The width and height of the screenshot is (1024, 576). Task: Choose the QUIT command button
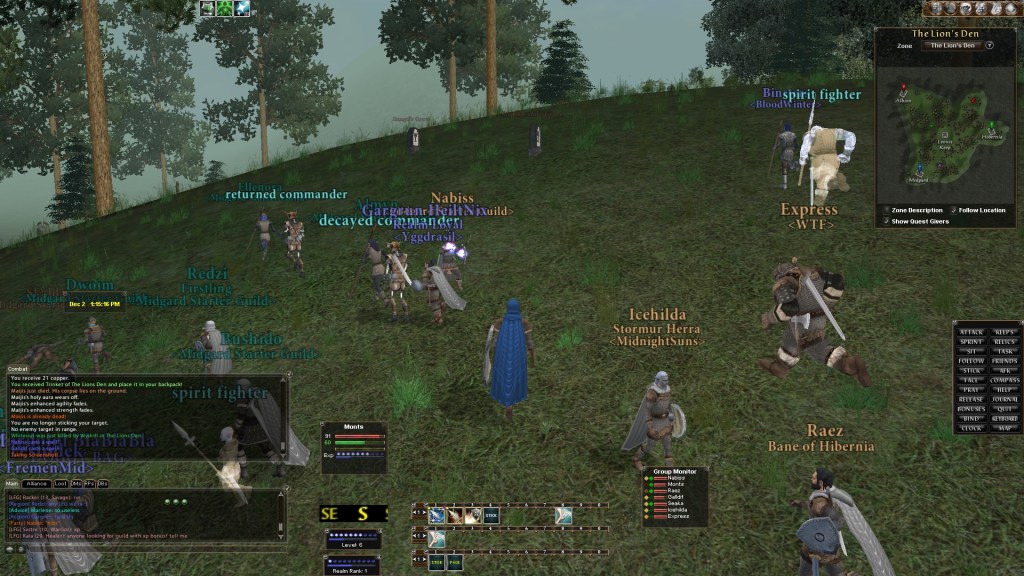(x=1005, y=409)
